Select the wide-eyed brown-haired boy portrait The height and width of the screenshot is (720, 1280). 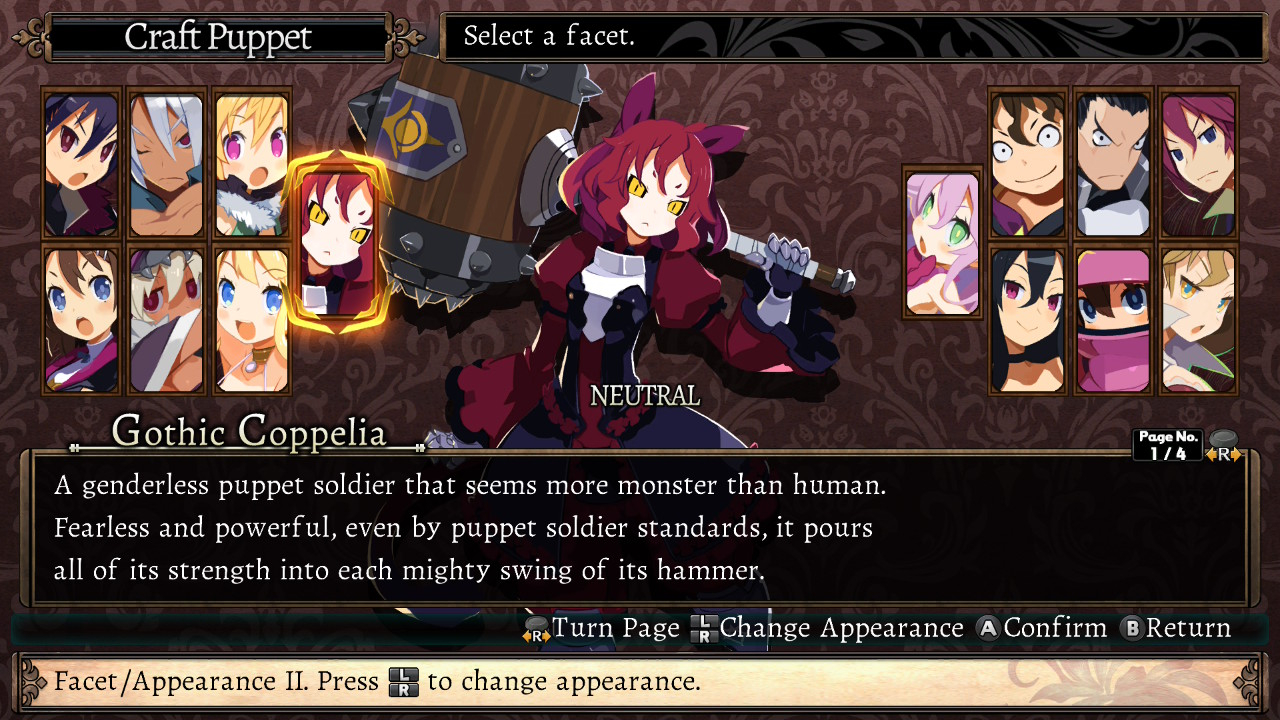point(1028,165)
